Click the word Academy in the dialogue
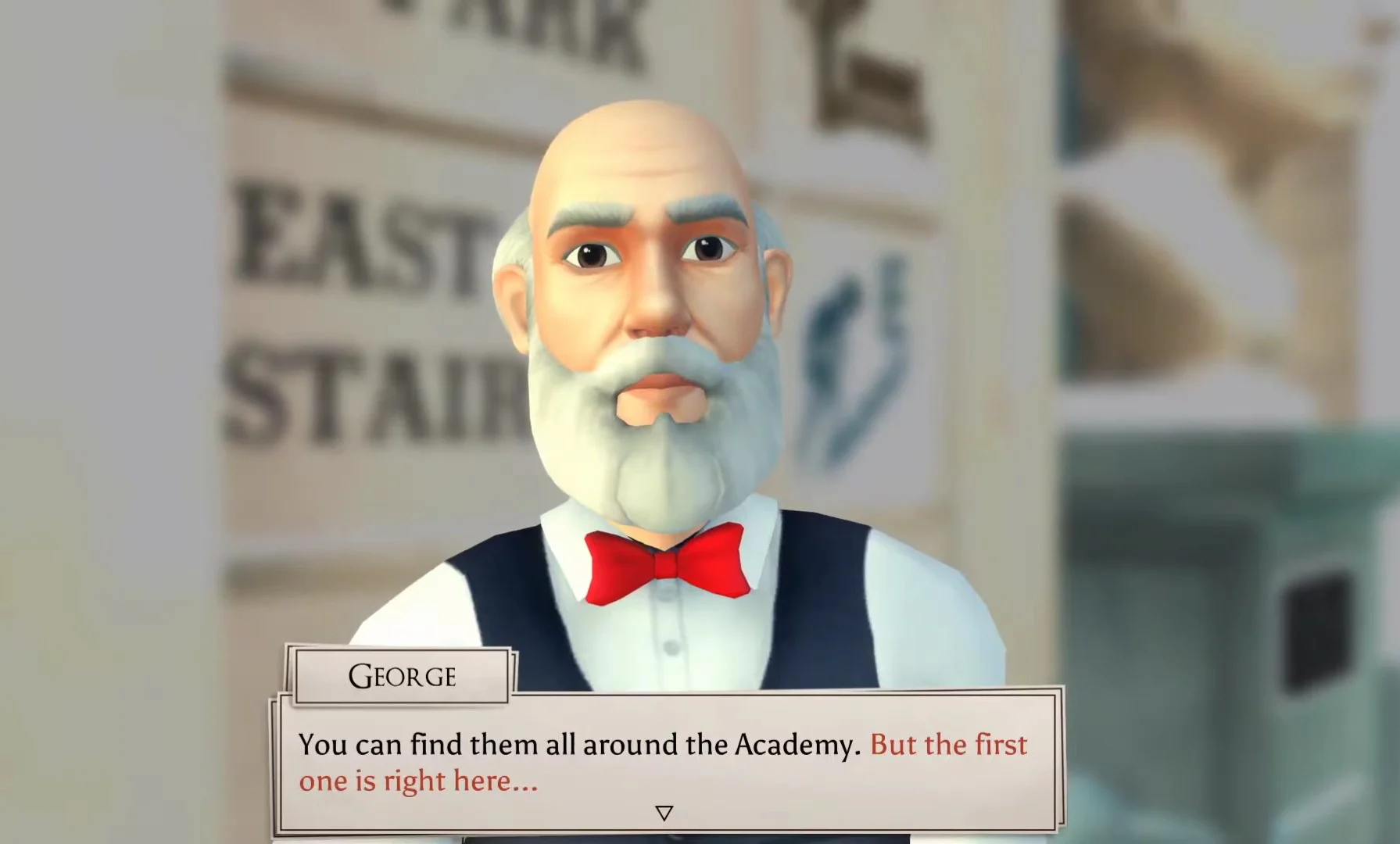The image size is (1400, 844). (x=782, y=745)
